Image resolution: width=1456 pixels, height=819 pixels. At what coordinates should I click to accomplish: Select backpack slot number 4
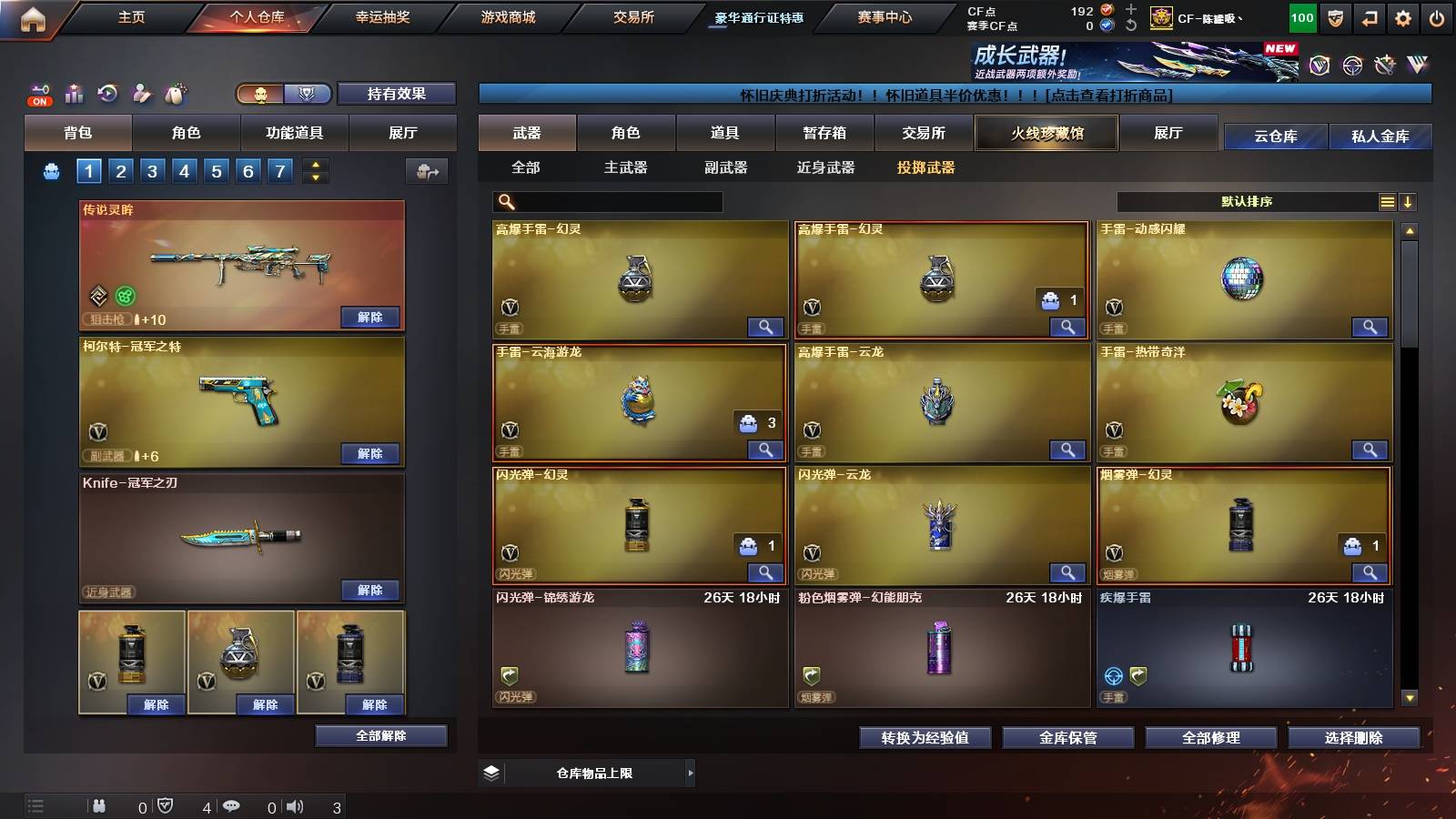coord(184,170)
